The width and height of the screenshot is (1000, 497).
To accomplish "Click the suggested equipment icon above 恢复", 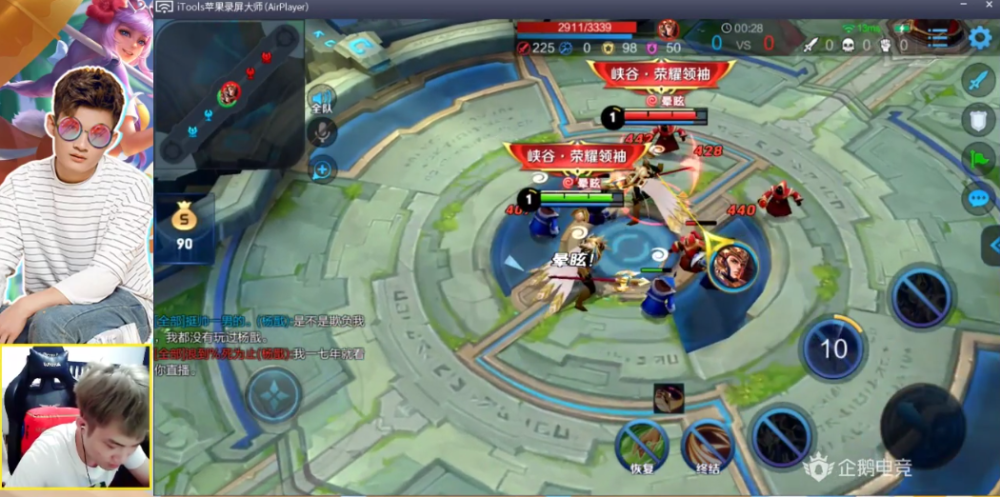I will pyautogui.click(x=668, y=398).
